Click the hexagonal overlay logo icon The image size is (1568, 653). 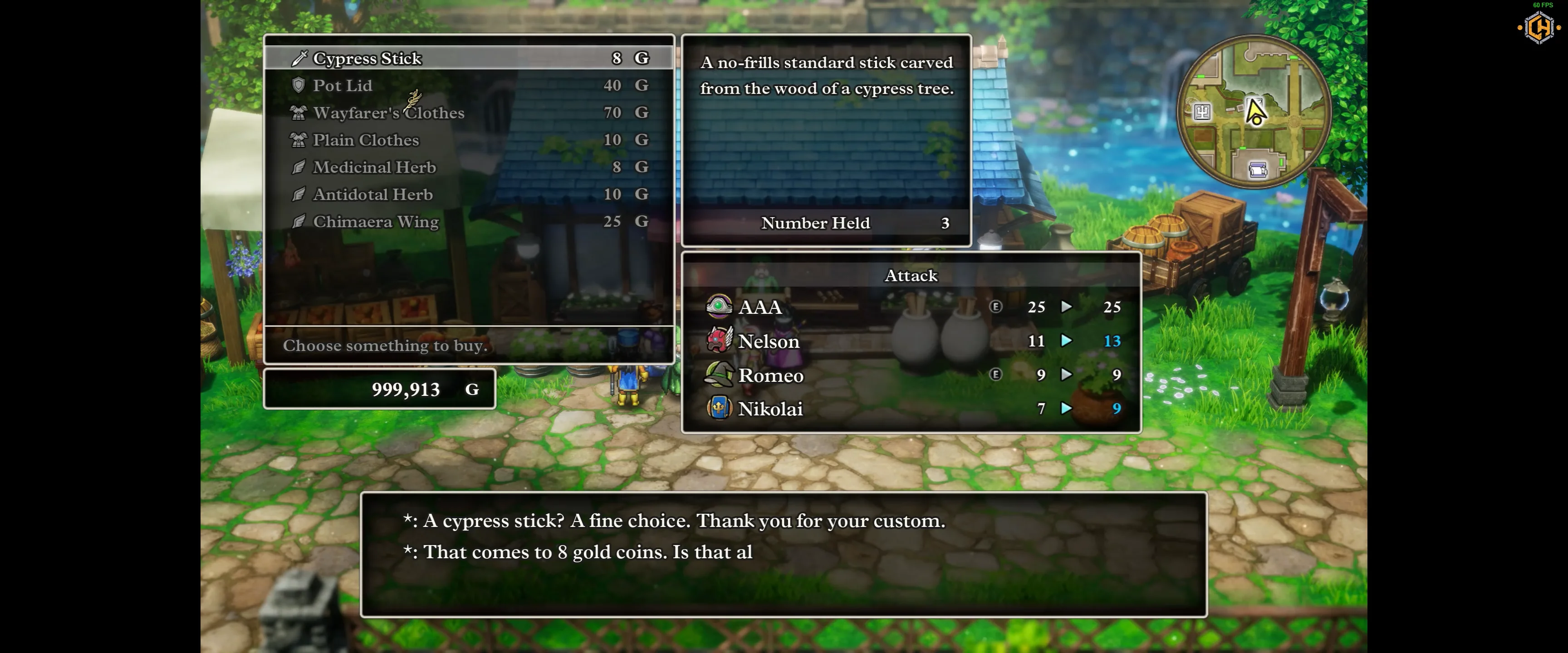coord(1539,28)
